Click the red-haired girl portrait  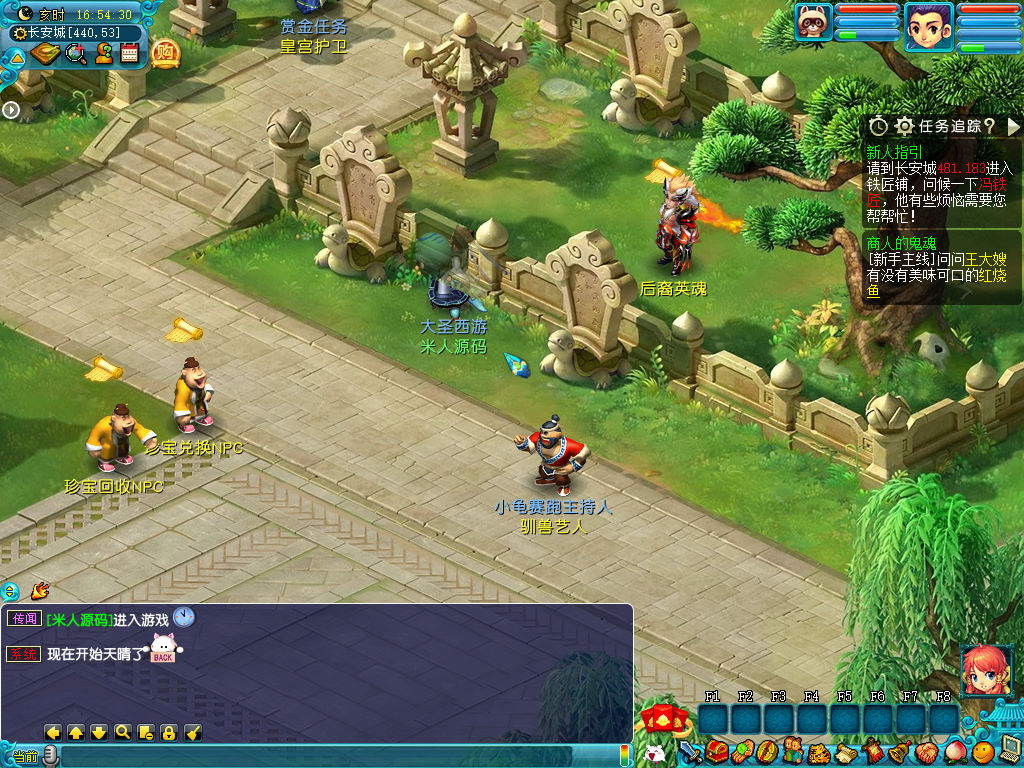pyautogui.click(x=983, y=669)
